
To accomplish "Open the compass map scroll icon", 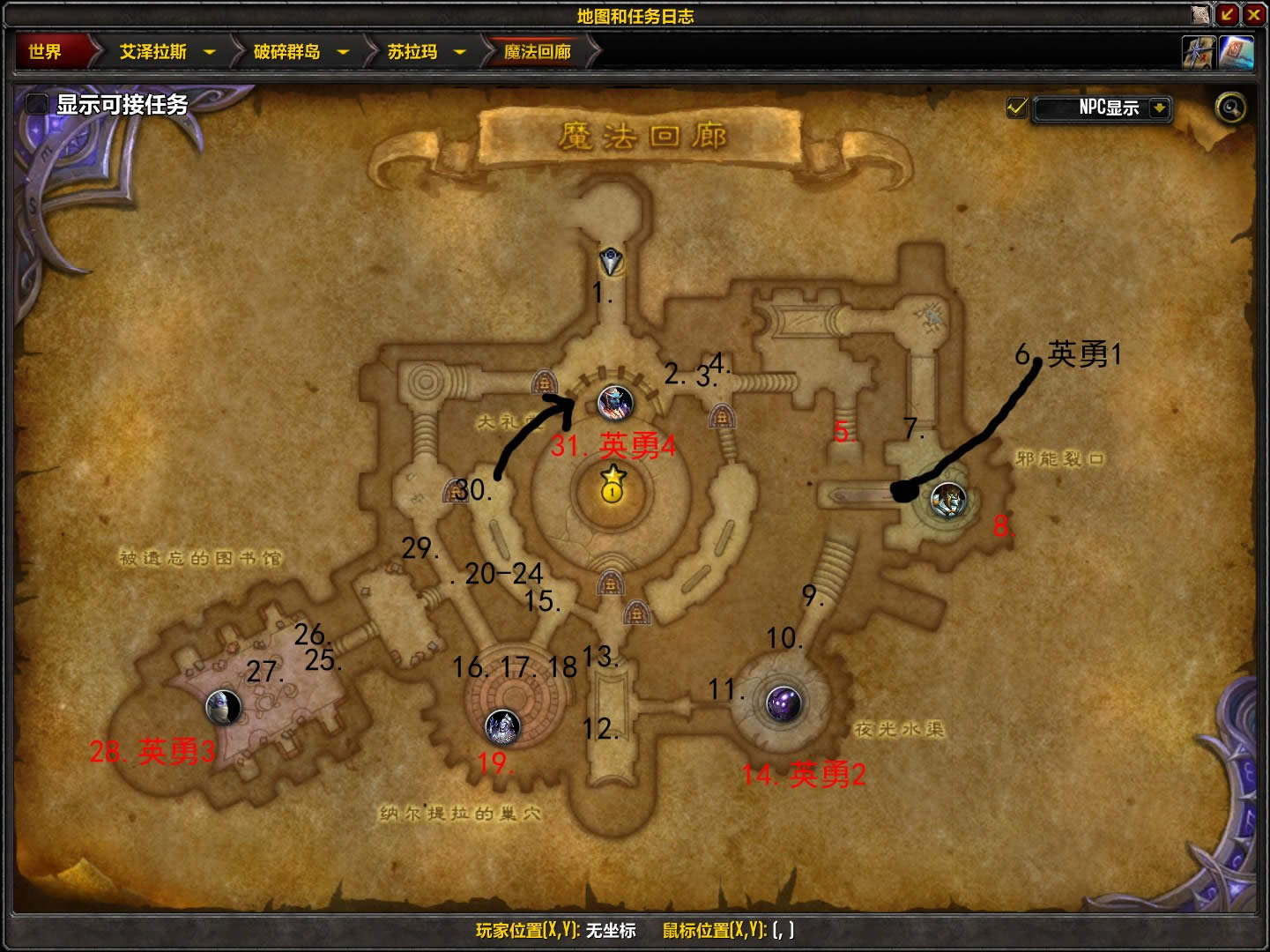I will 1199,53.
